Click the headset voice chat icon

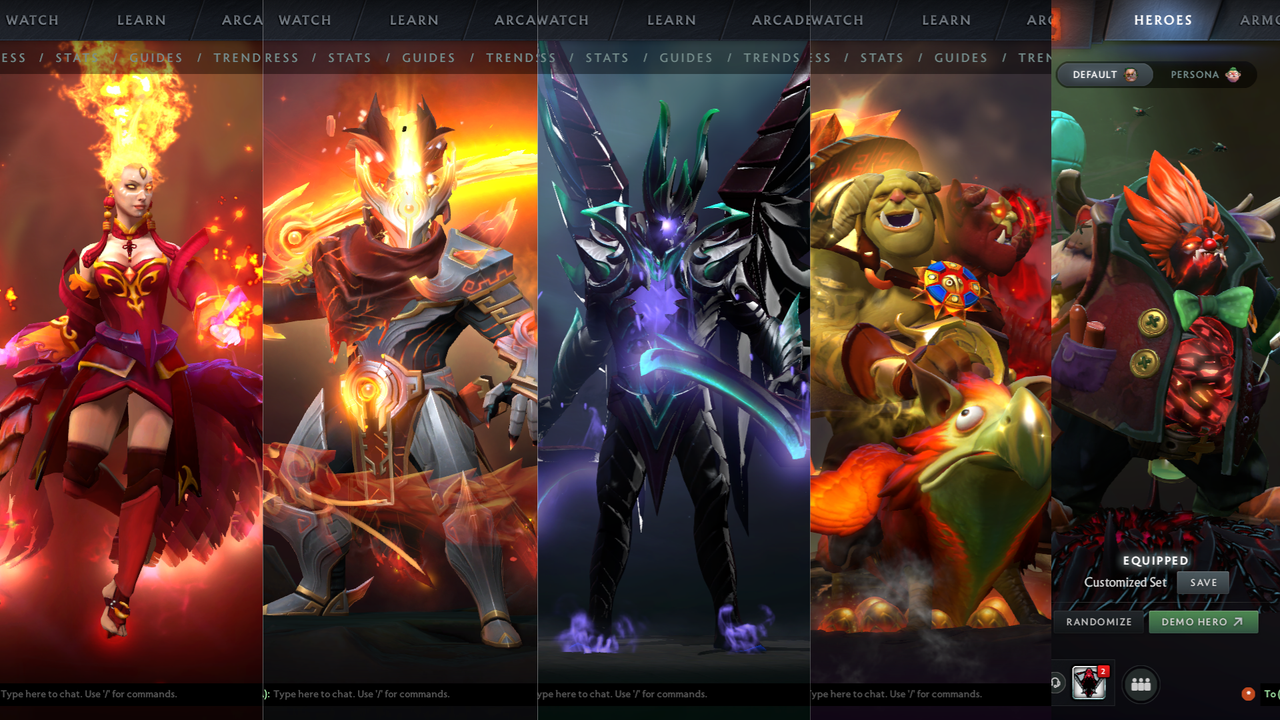1056,683
